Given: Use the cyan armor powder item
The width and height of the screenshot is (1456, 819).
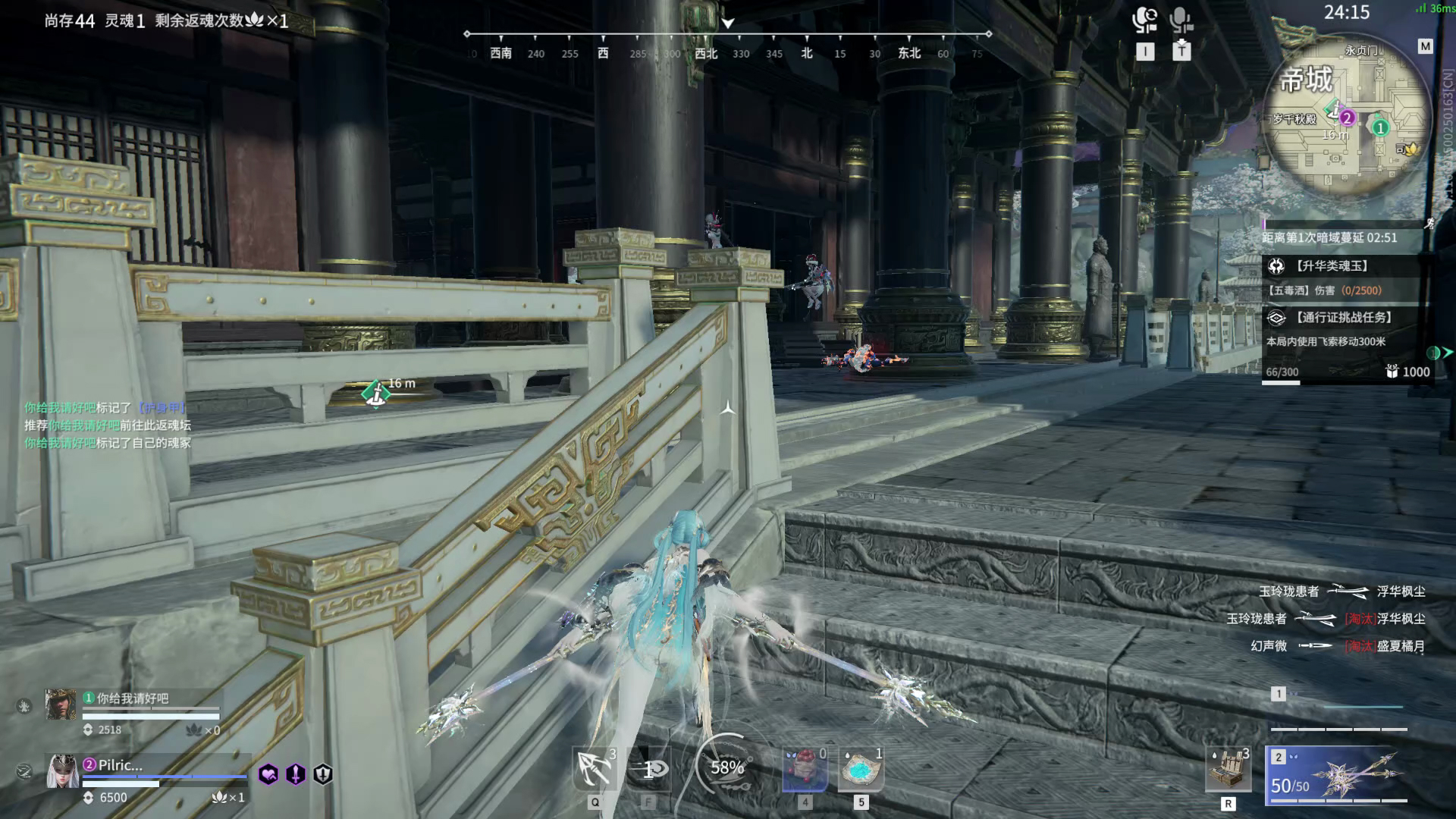Looking at the screenshot, I should (x=861, y=769).
